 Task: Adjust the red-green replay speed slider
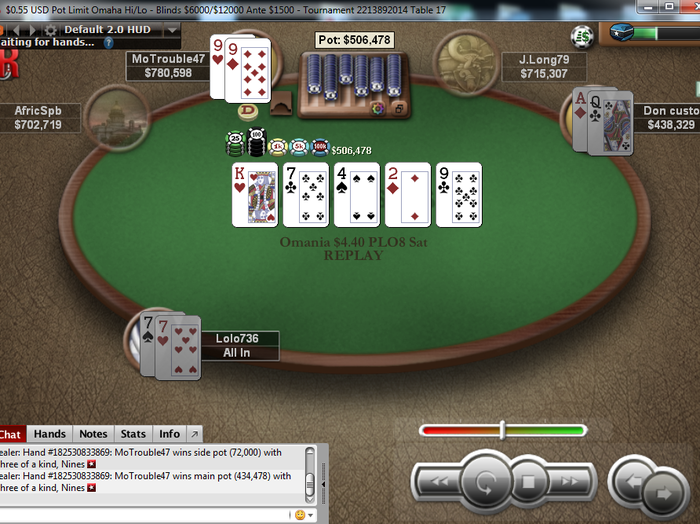pos(502,431)
